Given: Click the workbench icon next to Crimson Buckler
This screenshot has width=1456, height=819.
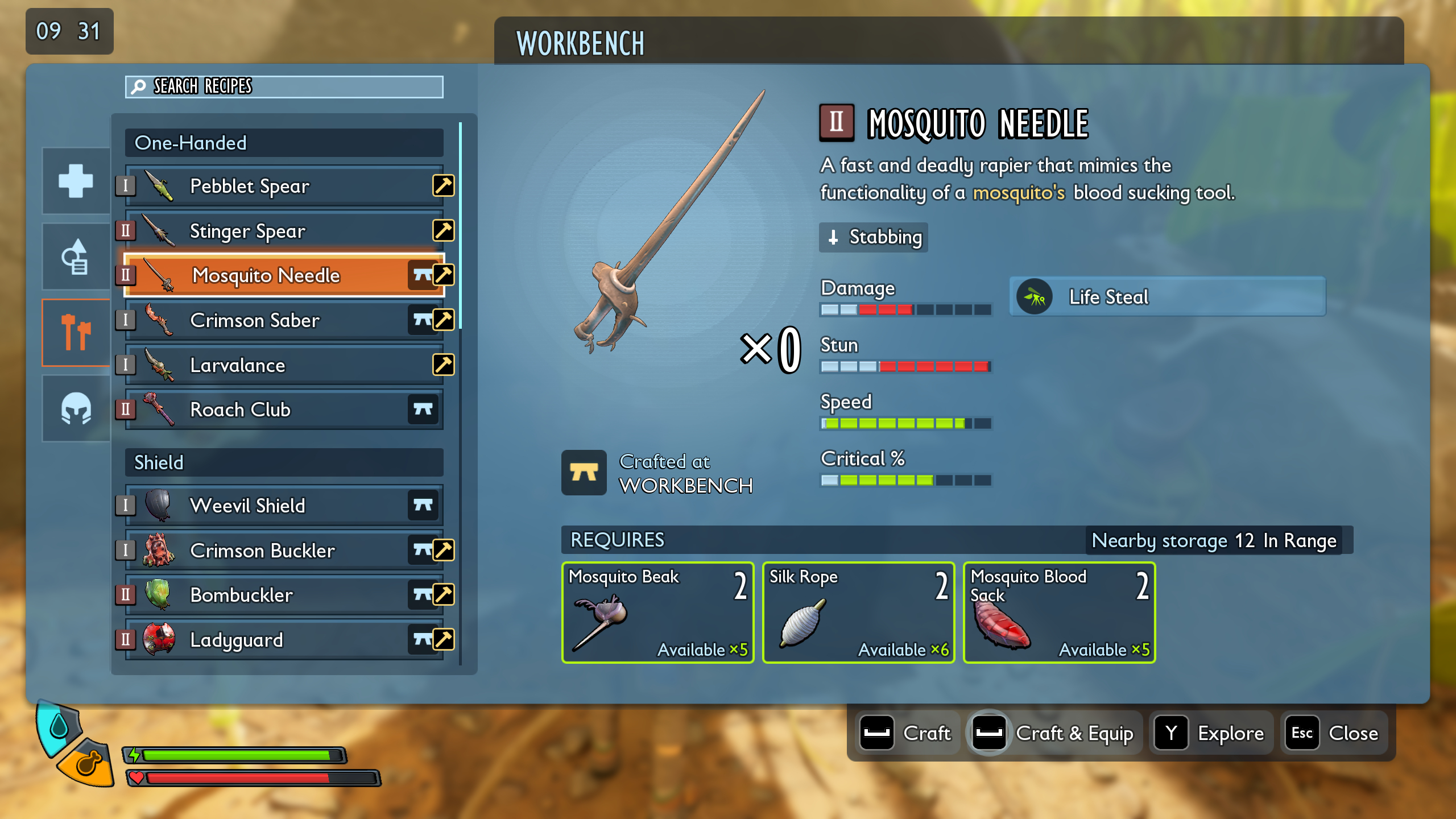Looking at the screenshot, I should [423, 550].
